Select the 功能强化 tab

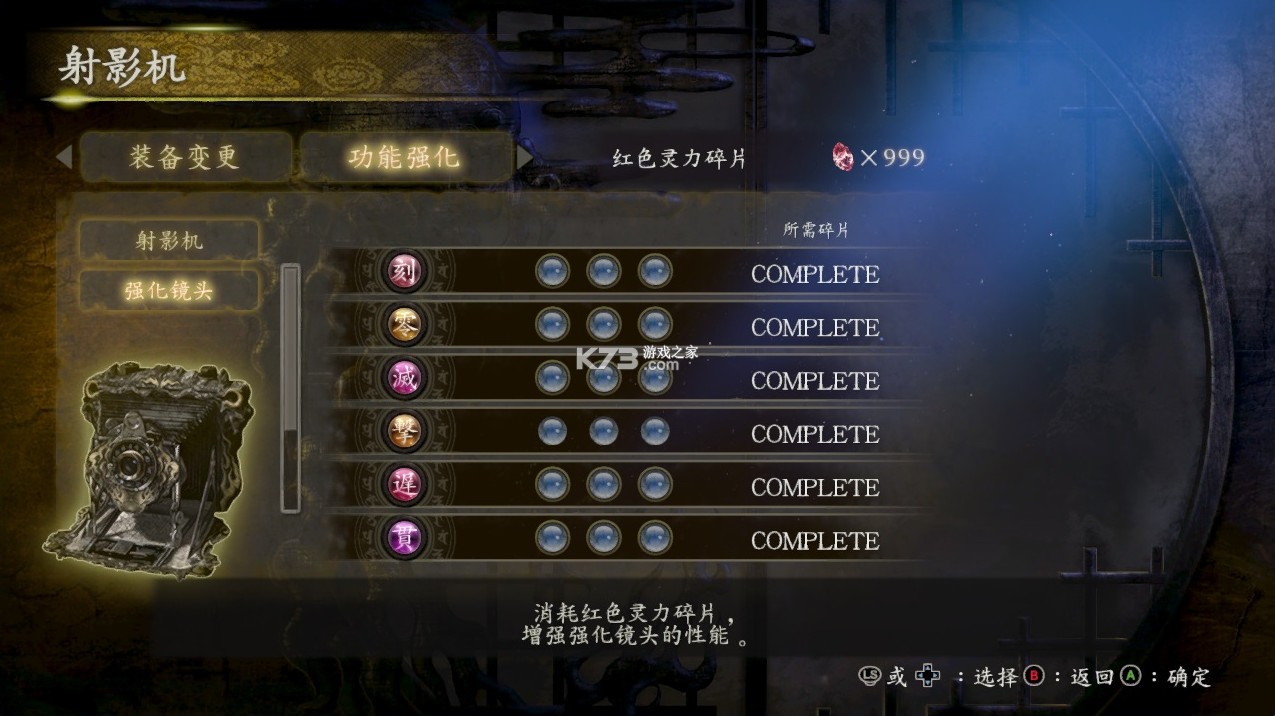click(x=404, y=157)
